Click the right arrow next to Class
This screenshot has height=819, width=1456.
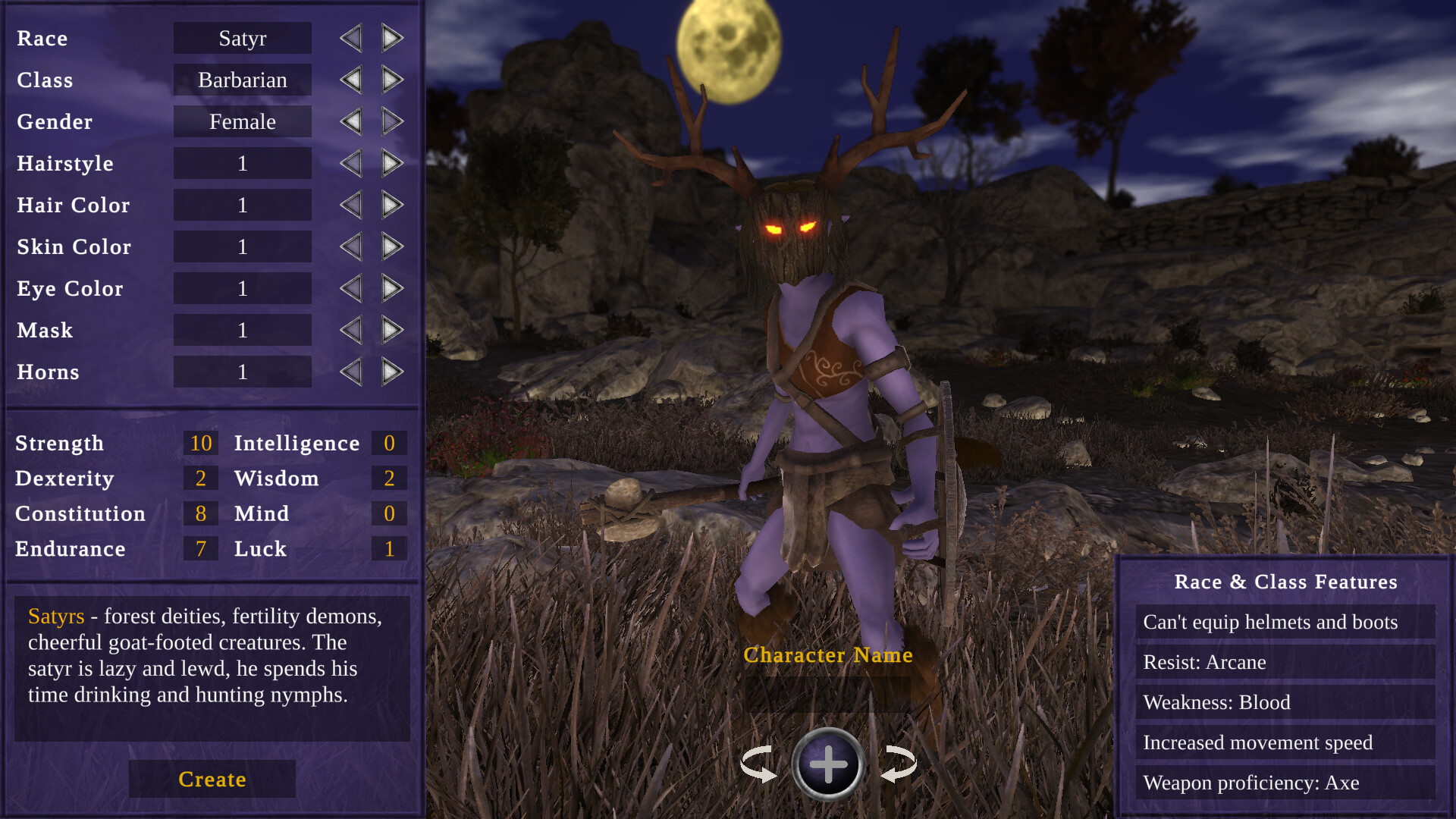391,79
